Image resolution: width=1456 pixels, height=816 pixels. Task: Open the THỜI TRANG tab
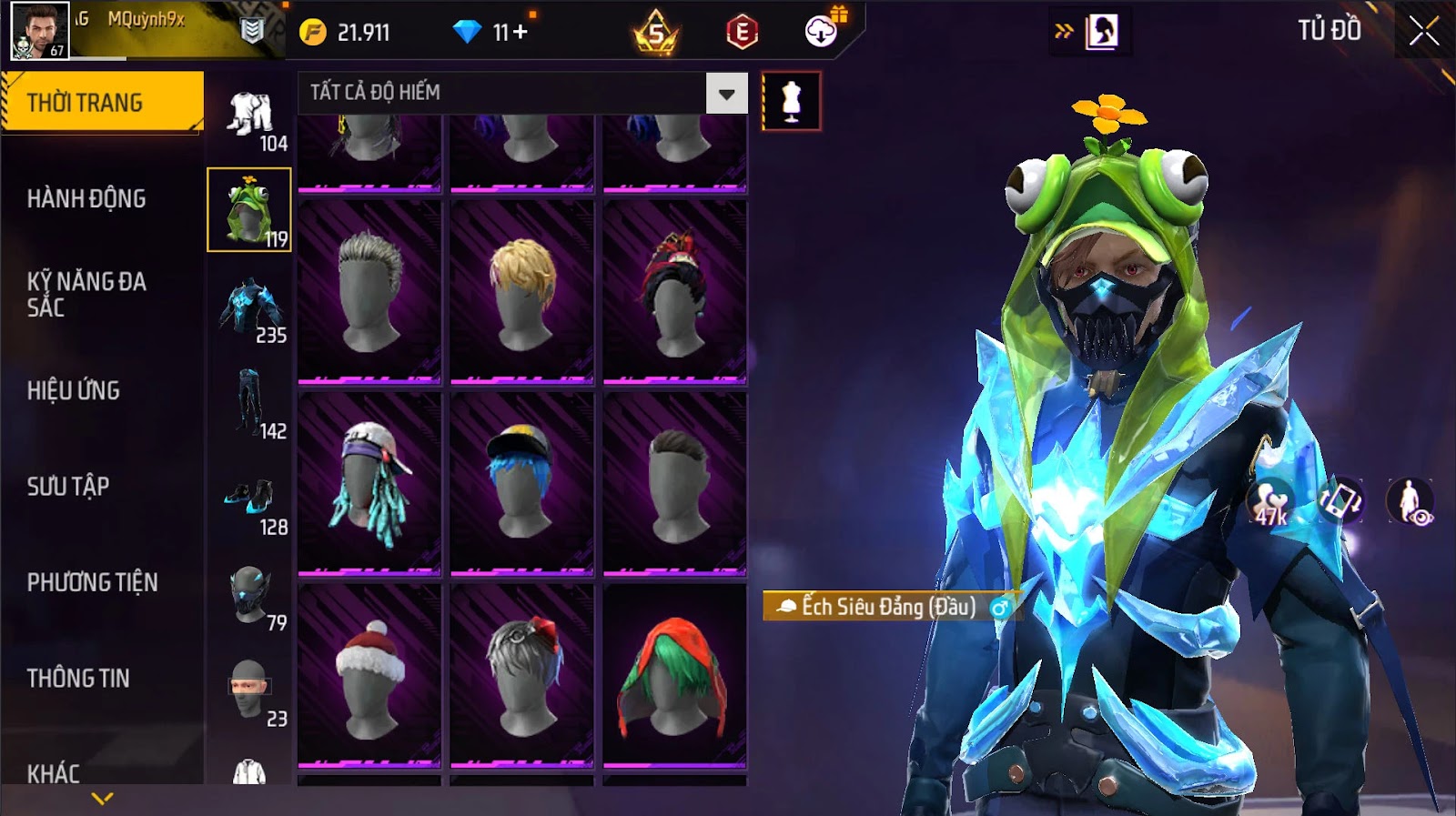(x=102, y=103)
